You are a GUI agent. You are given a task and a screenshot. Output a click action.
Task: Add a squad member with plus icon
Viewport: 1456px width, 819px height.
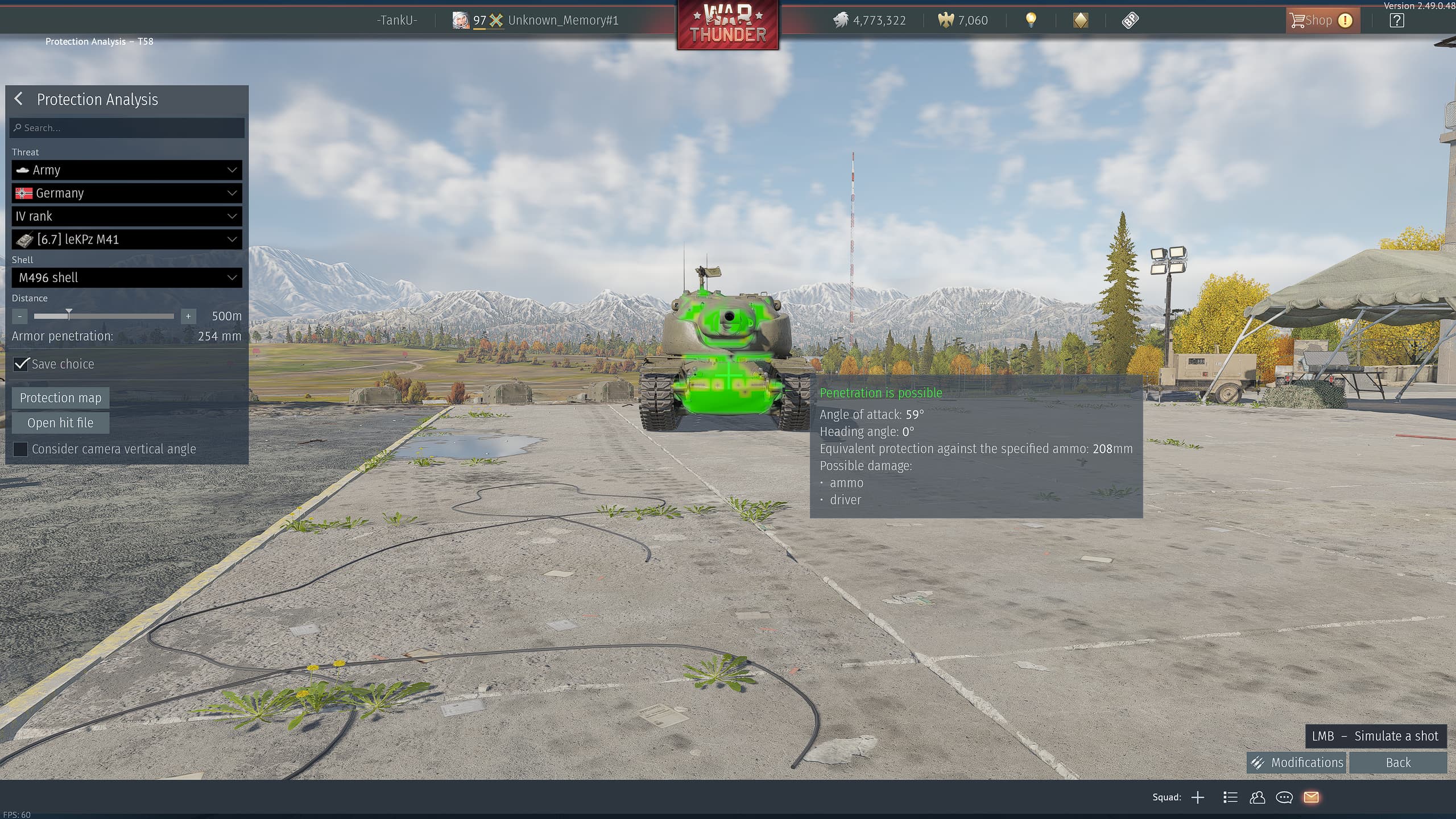[x=1197, y=797]
